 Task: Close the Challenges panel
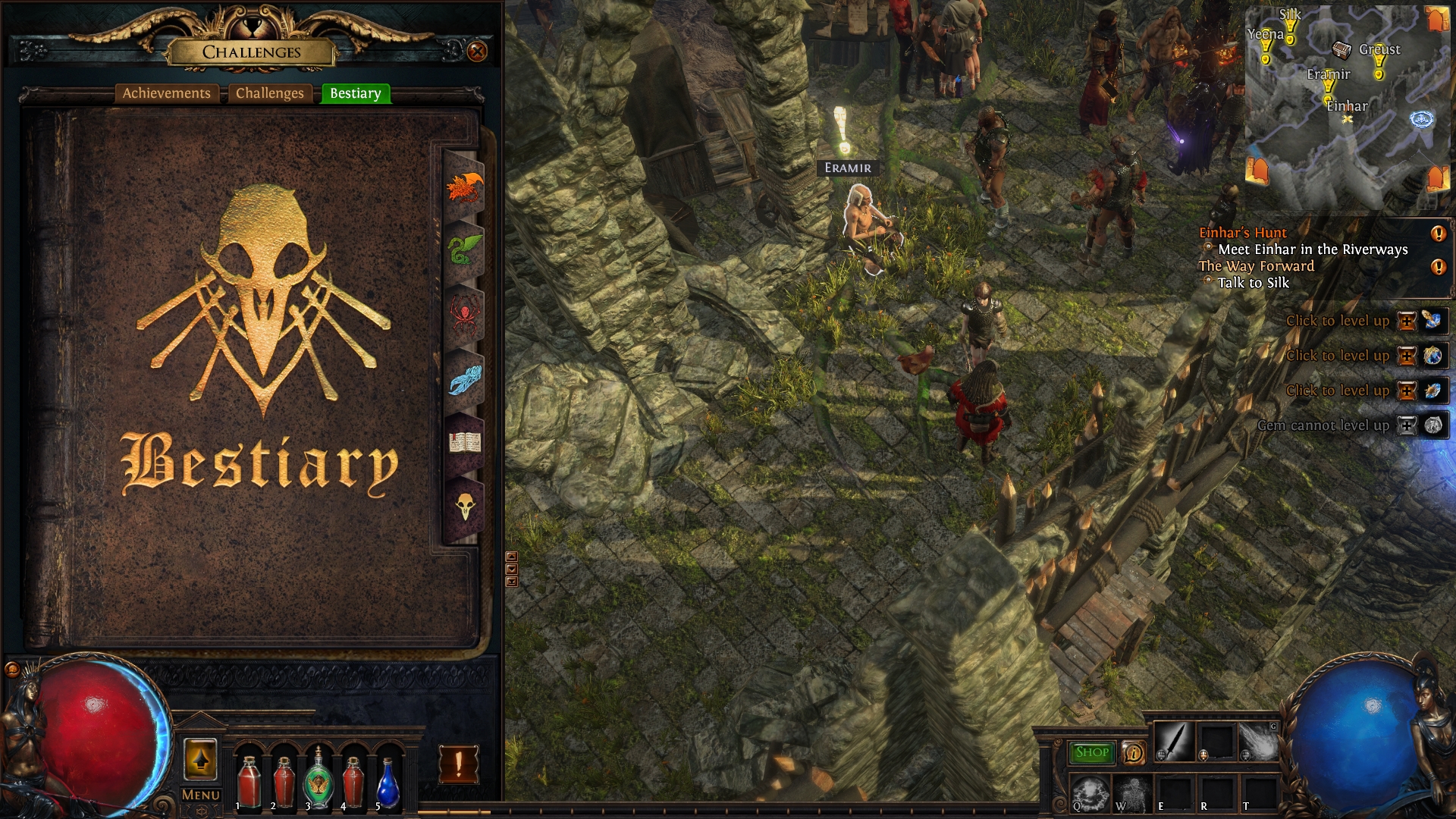coord(477,52)
